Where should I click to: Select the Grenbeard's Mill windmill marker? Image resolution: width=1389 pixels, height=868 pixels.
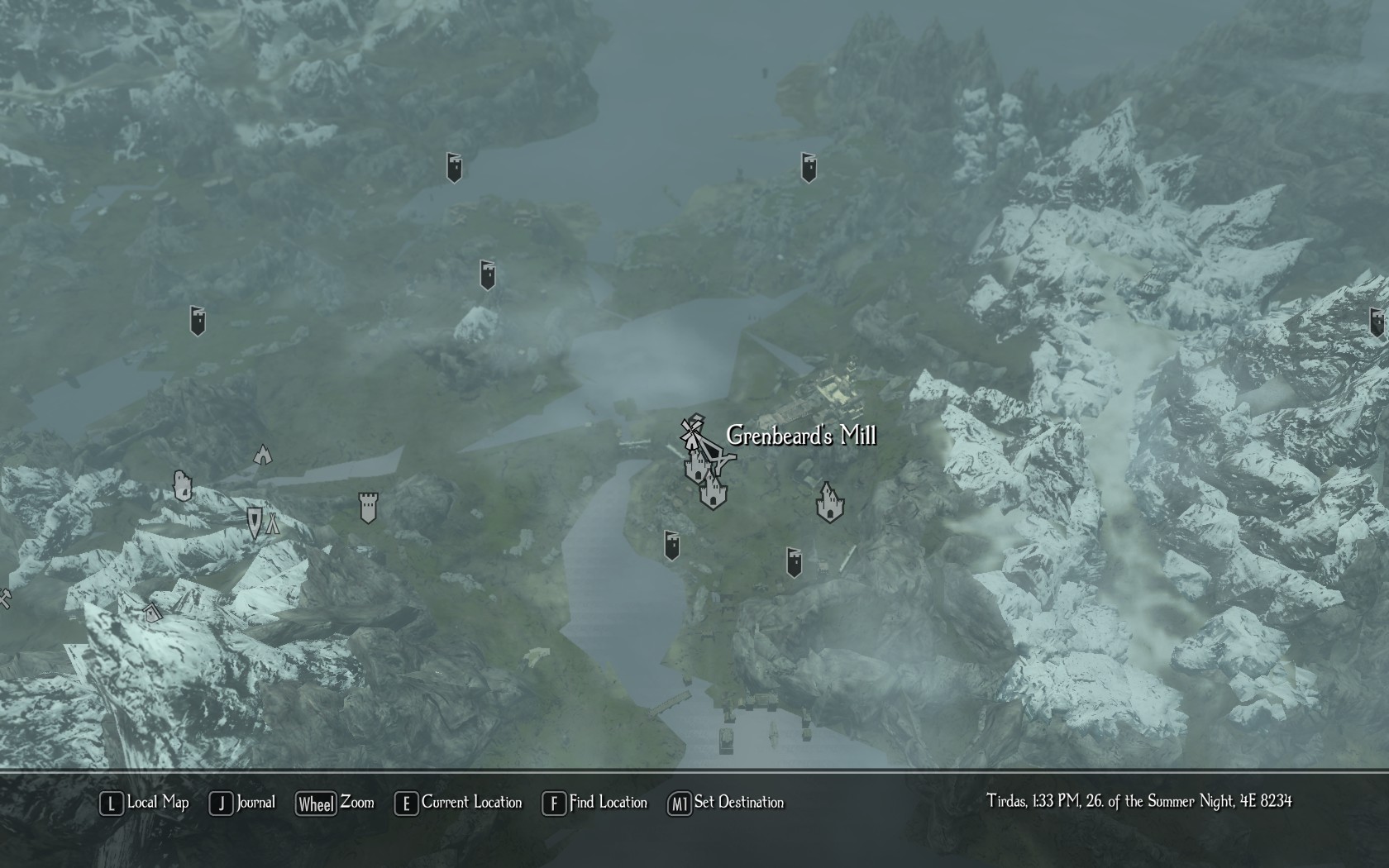690,432
